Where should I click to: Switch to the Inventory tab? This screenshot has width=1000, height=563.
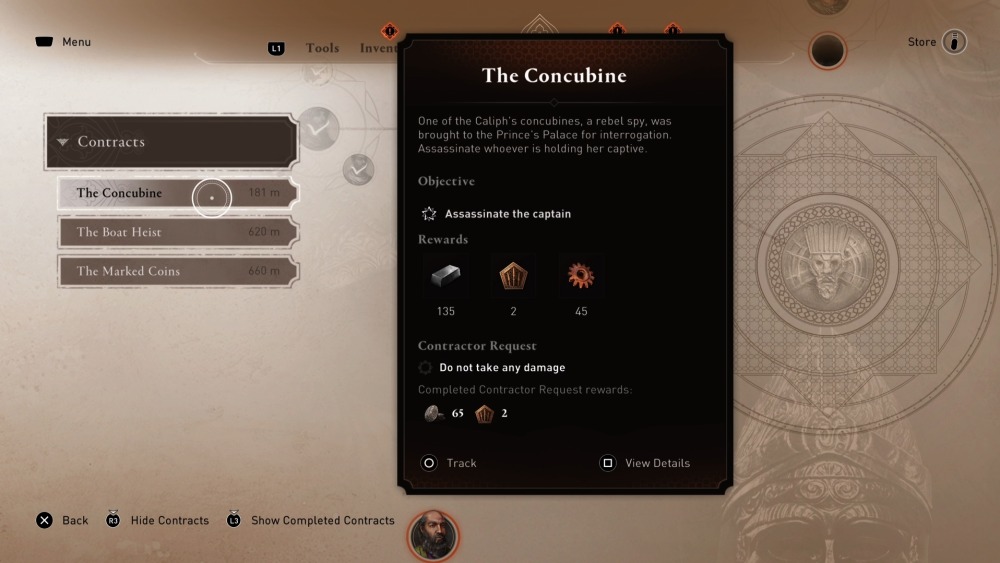pos(380,48)
